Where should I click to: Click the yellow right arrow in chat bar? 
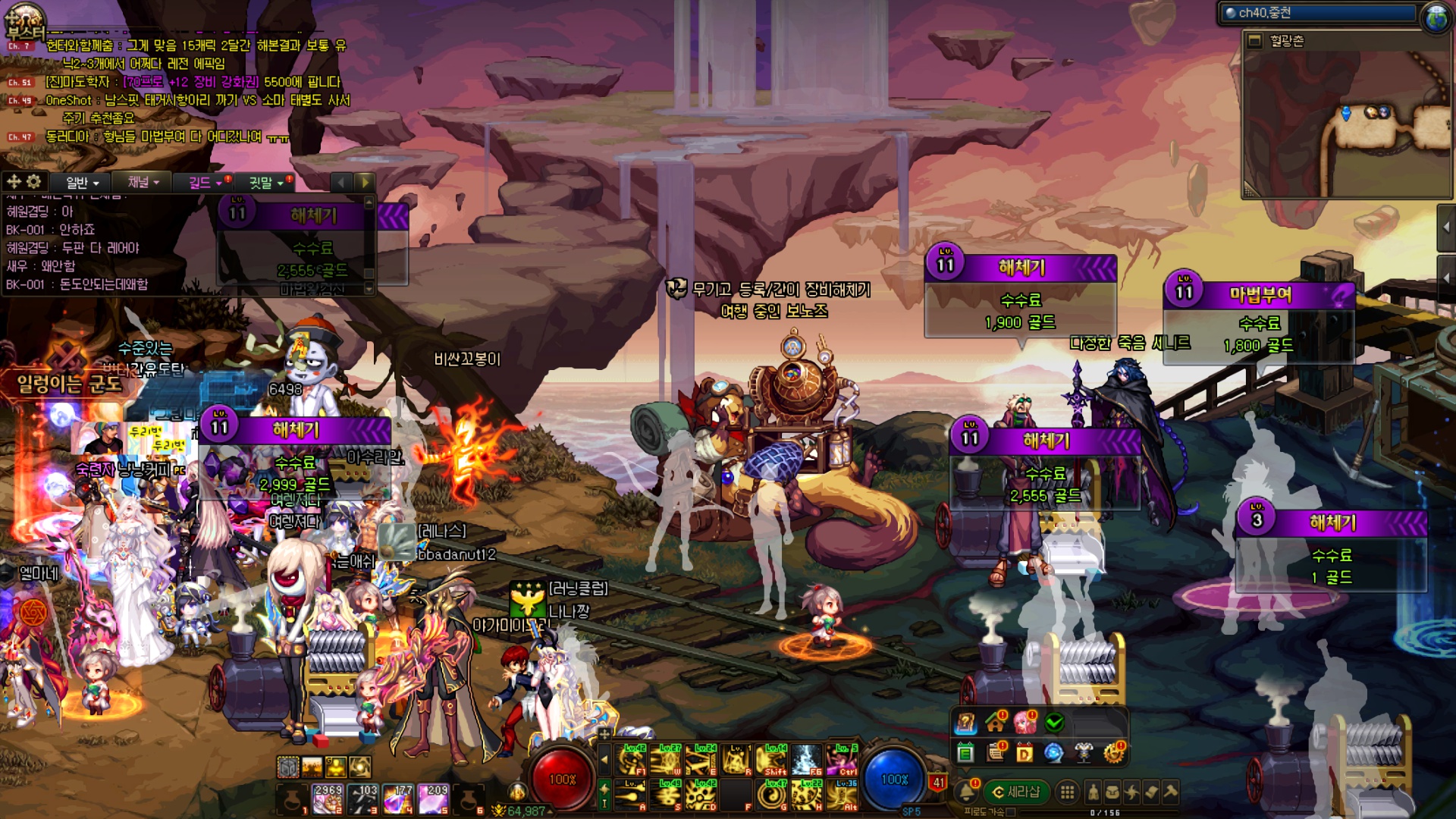(x=365, y=182)
